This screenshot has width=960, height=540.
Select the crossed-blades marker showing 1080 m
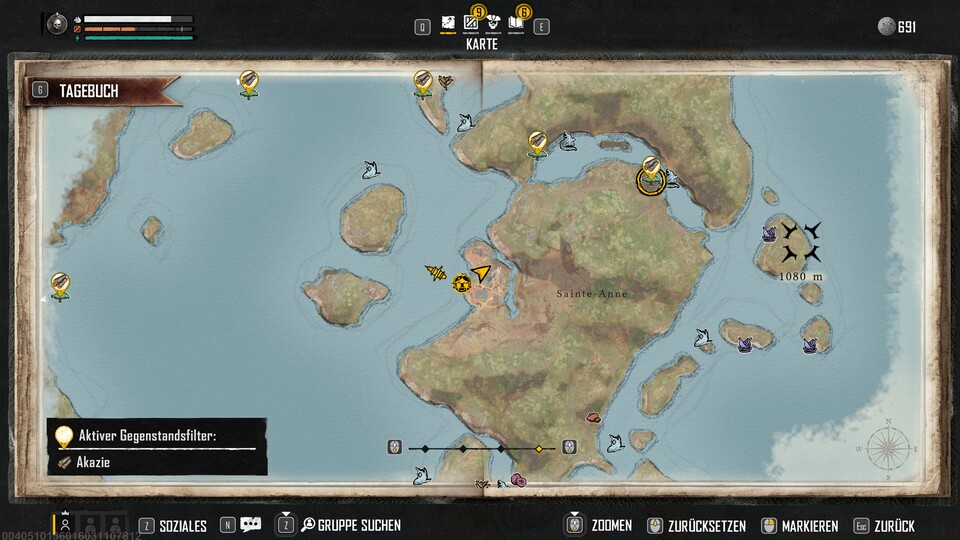801,243
